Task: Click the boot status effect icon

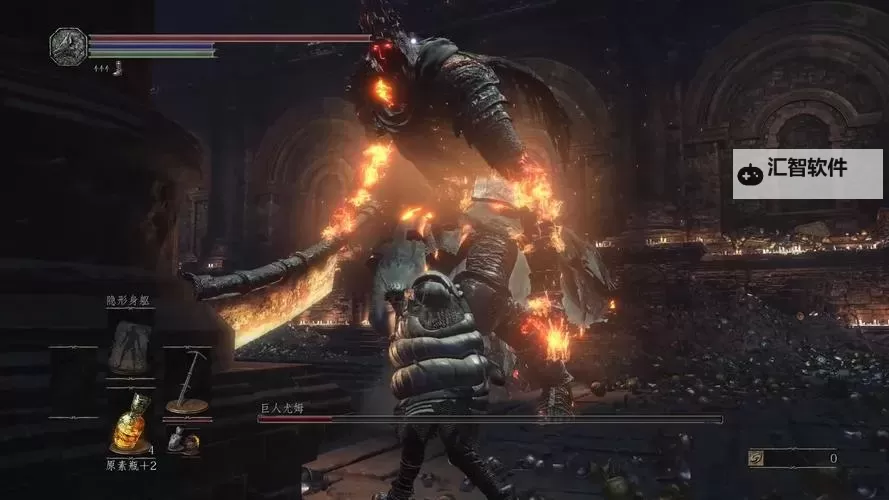Action: coord(117,68)
